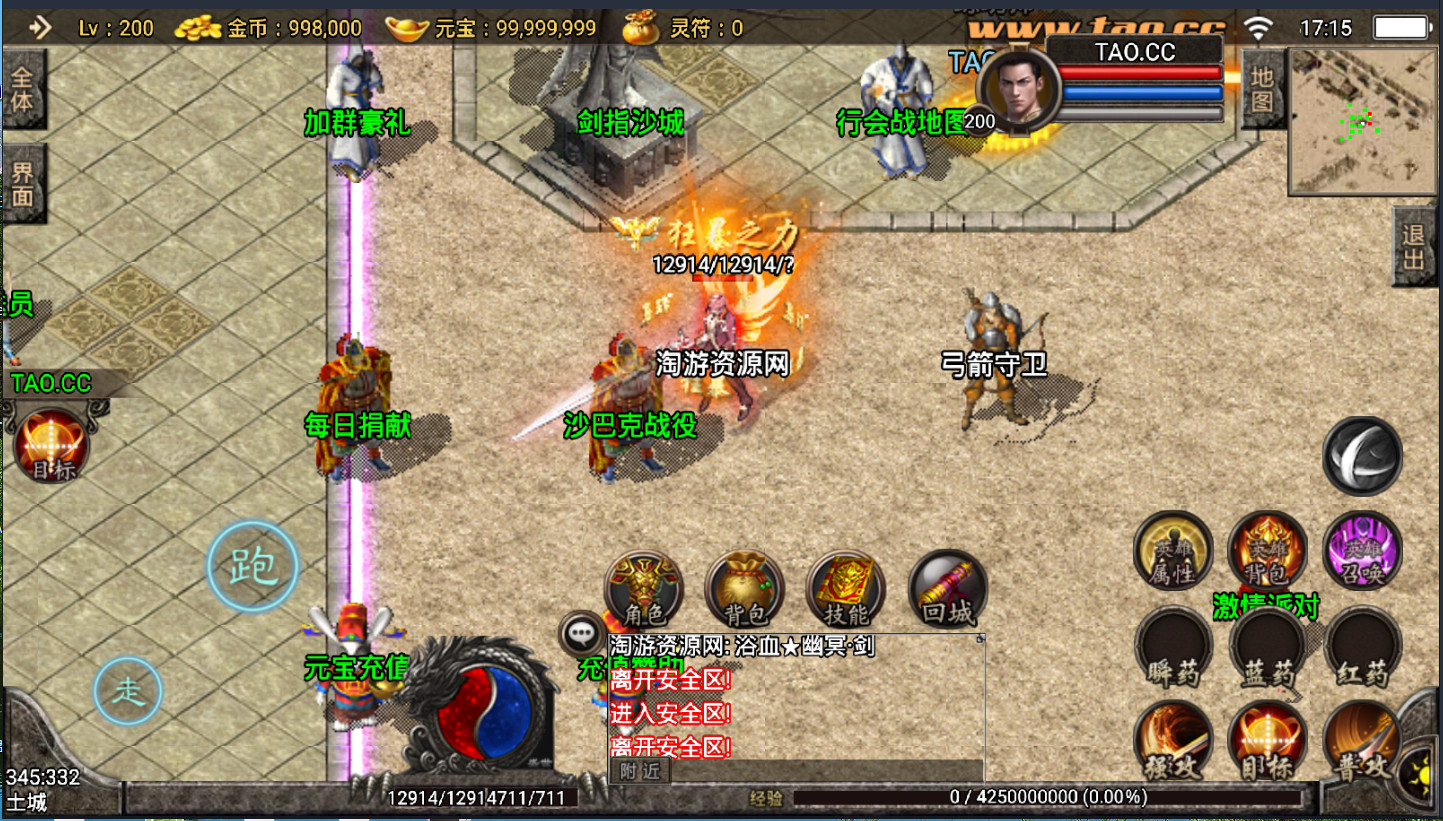Use the 回城 return-to-town scroll

[947, 590]
